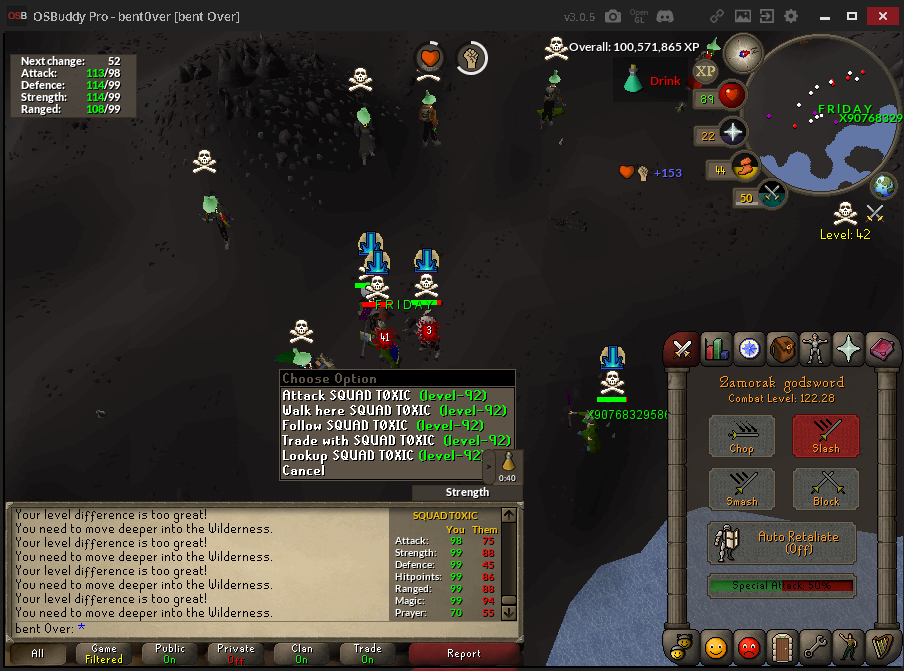Activate the Special Attack bar
The height and width of the screenshot is (671, 904).
782,586
